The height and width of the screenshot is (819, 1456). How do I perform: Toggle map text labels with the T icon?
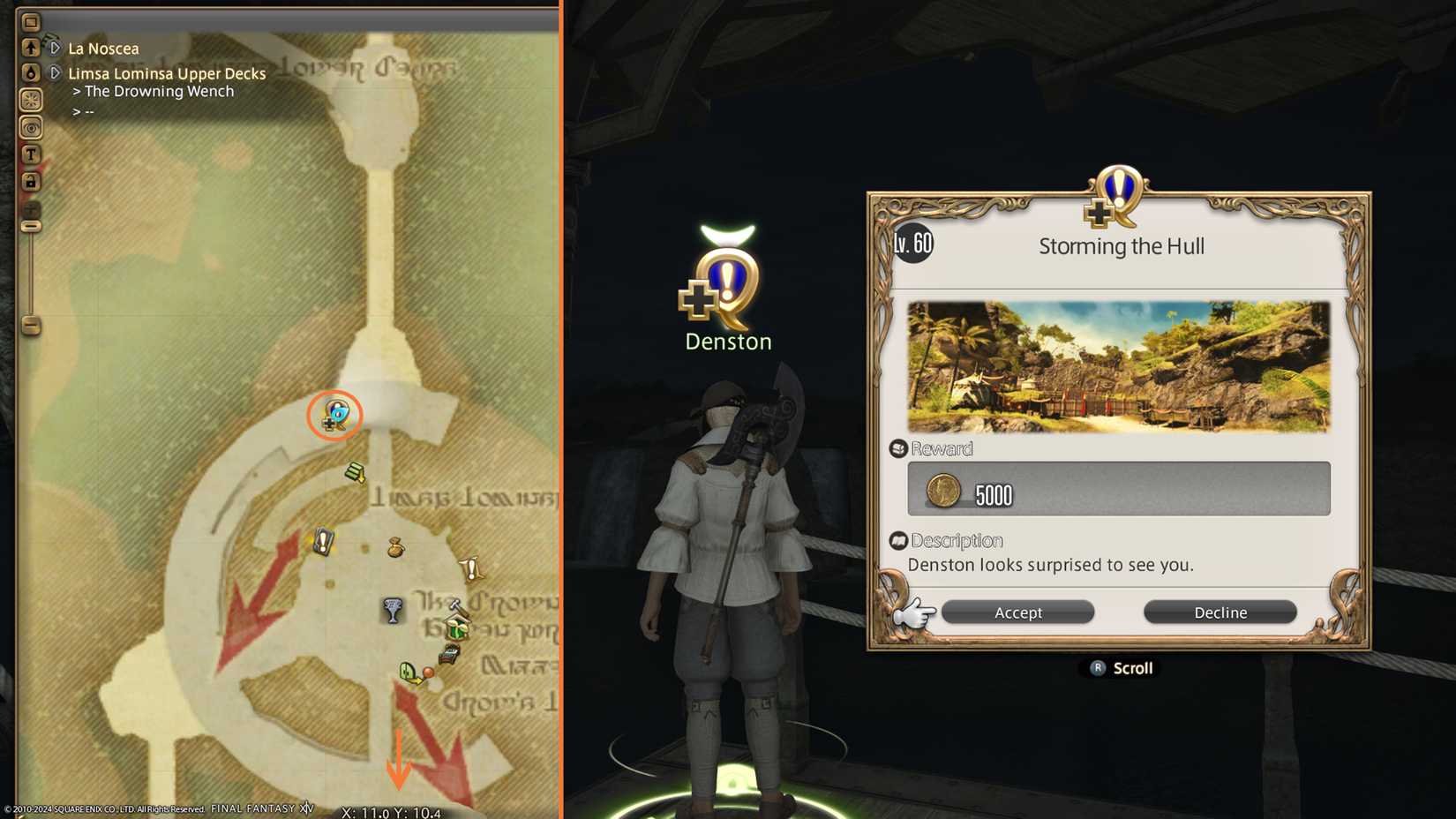point(31,154)
